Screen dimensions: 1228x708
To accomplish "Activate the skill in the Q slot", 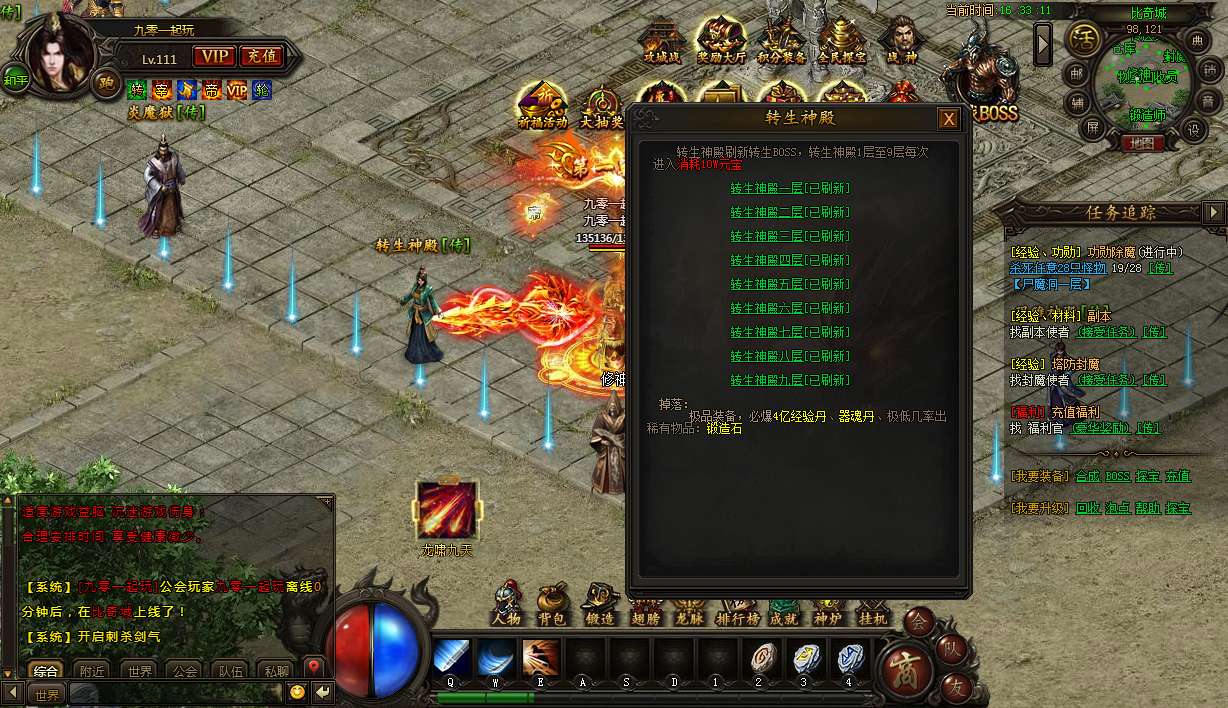I will (451, 658).
